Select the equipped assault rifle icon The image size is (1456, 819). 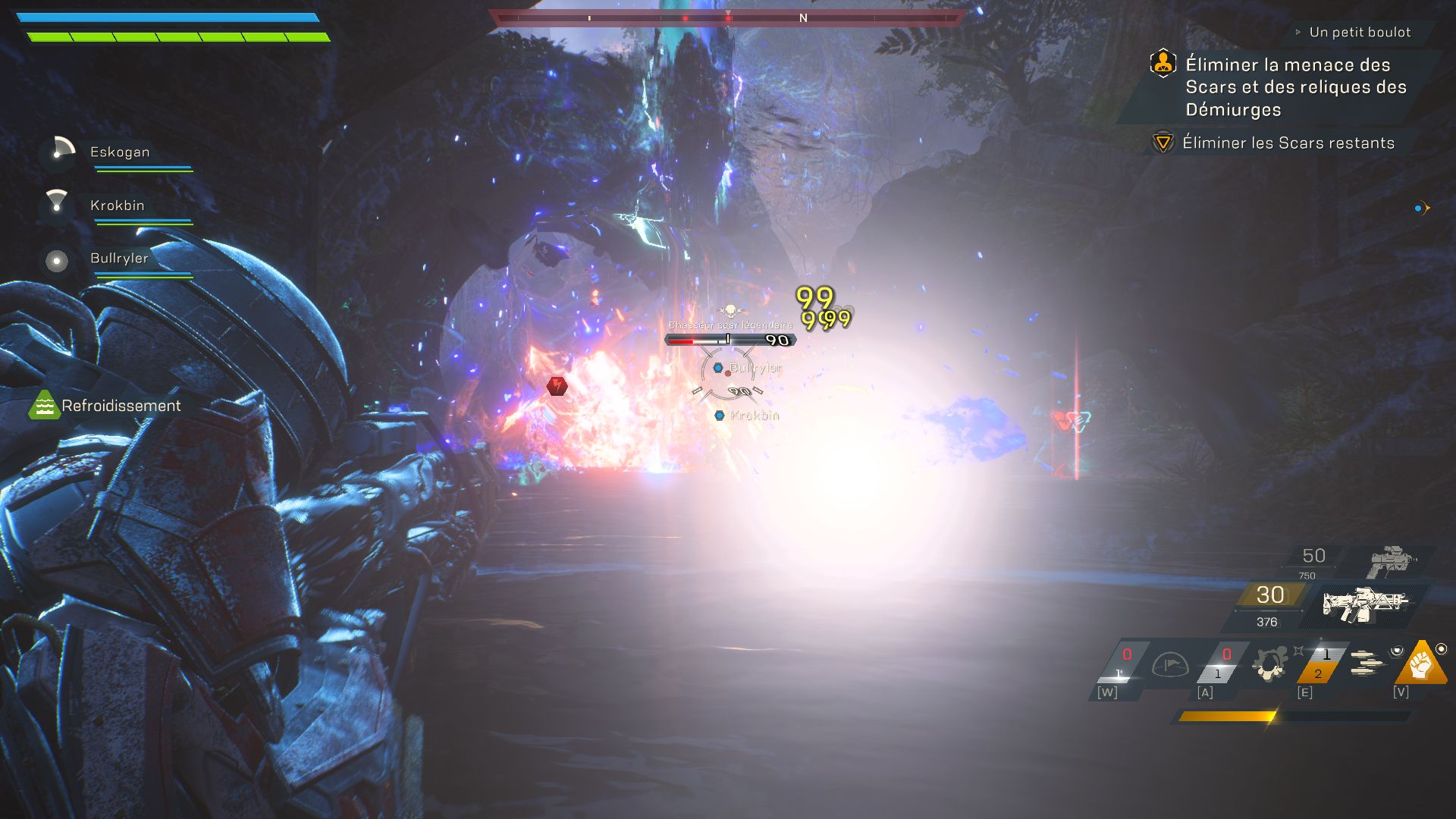[1365, 604]
